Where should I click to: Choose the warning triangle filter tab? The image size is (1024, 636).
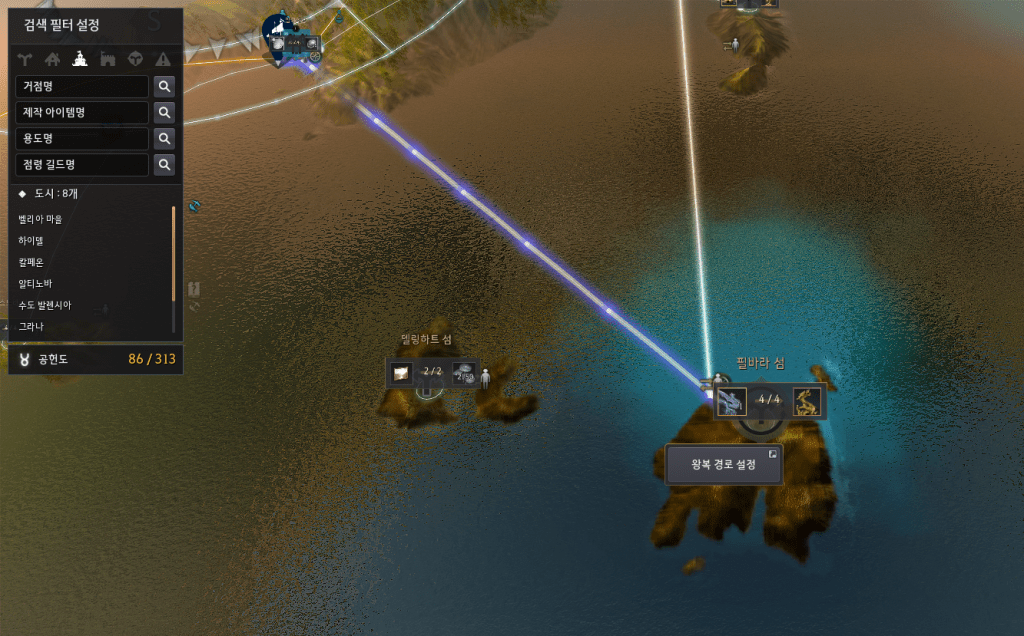tap(163, 59)
